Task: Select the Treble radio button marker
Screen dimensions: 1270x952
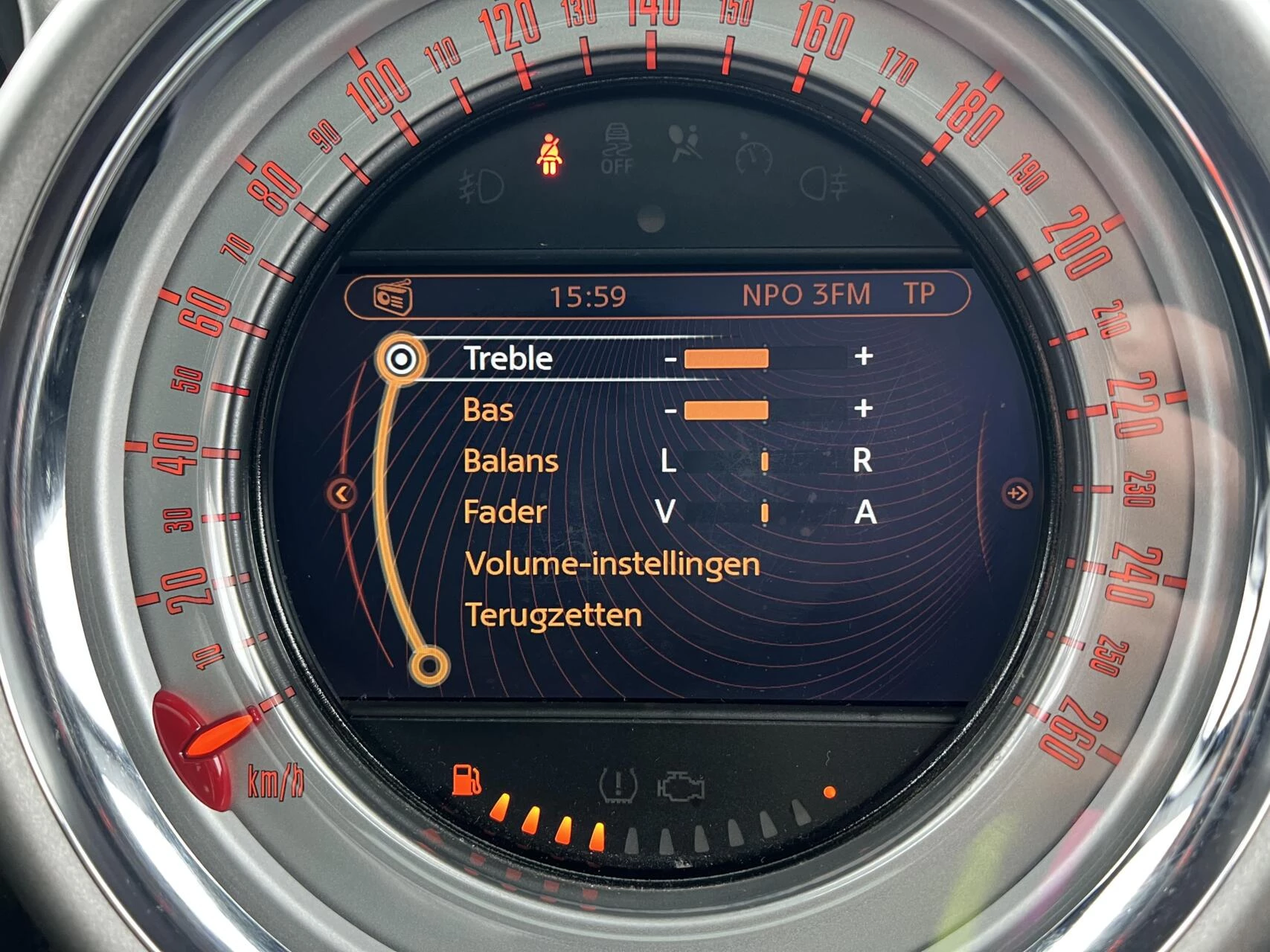Action: pyautogui.click(x=402, y=359)
